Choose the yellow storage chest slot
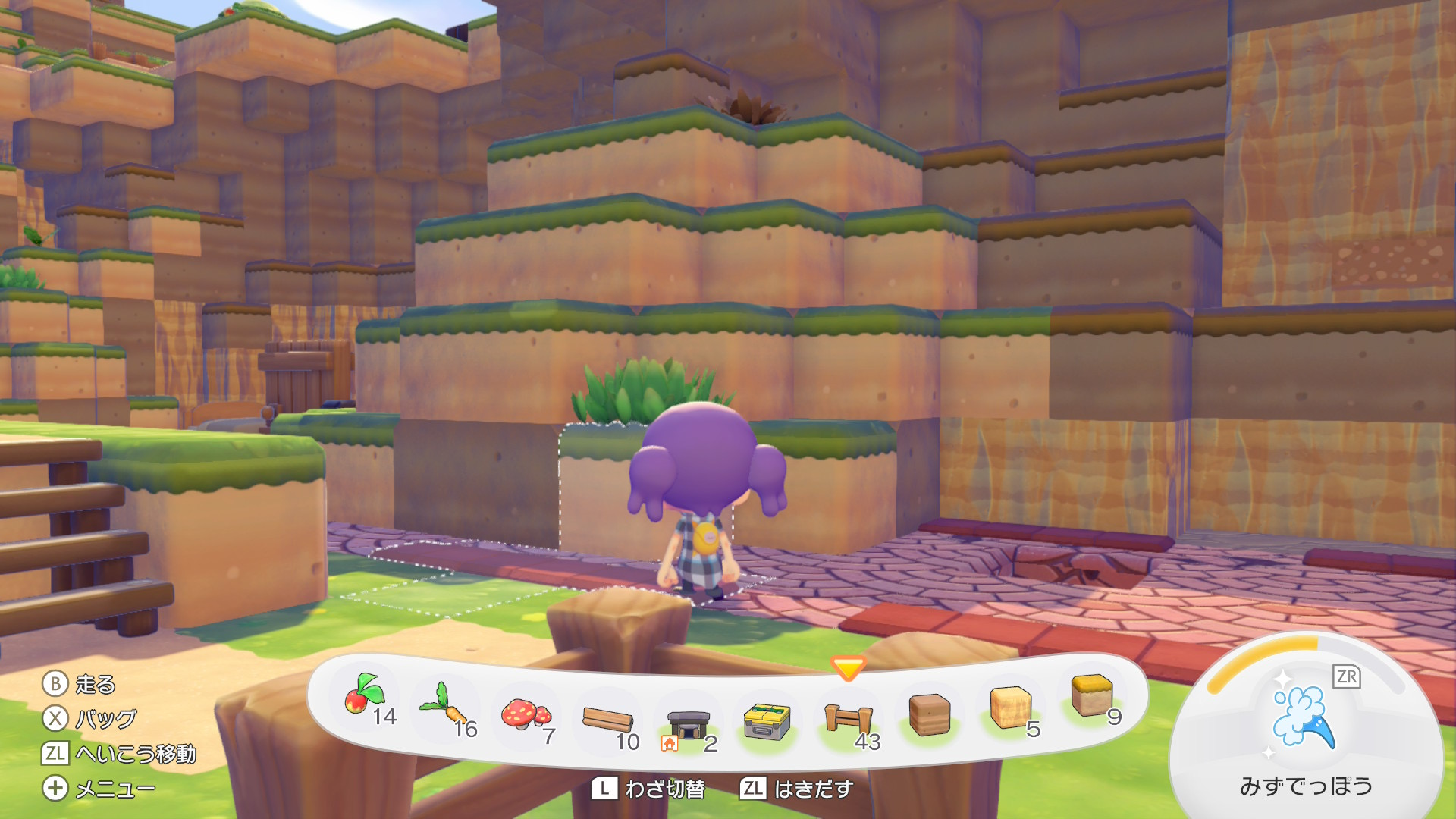The height and width of the screenshot is (819, 1456). click(x=767, y=720)
